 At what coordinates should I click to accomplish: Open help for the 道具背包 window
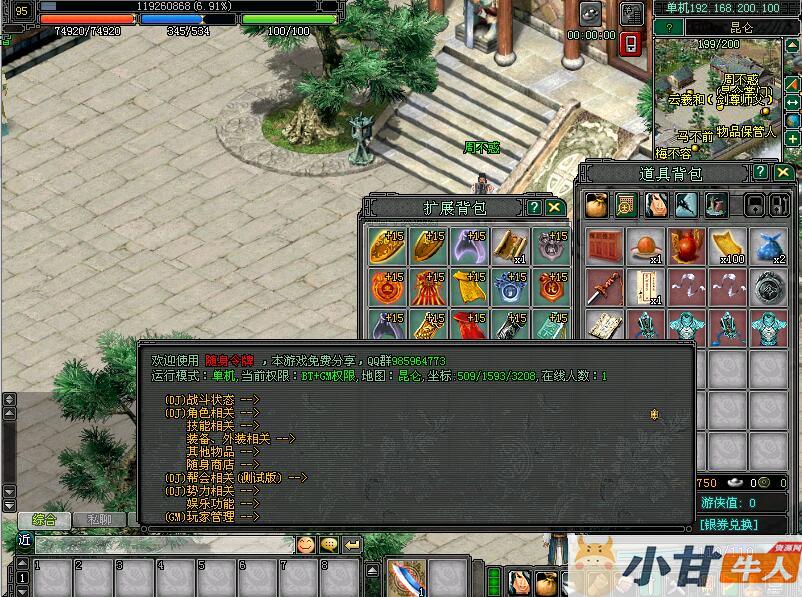click(762, 173)
